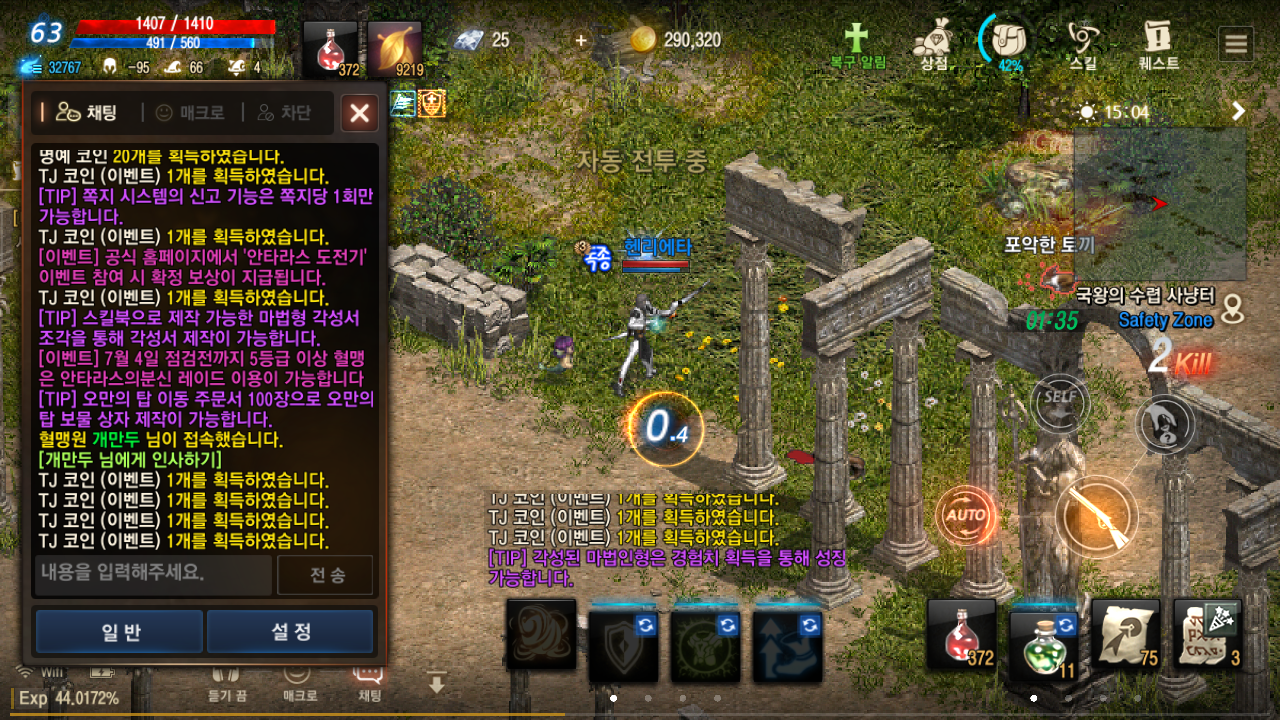Toggle the AUTO battle button

tap(966, 516)
